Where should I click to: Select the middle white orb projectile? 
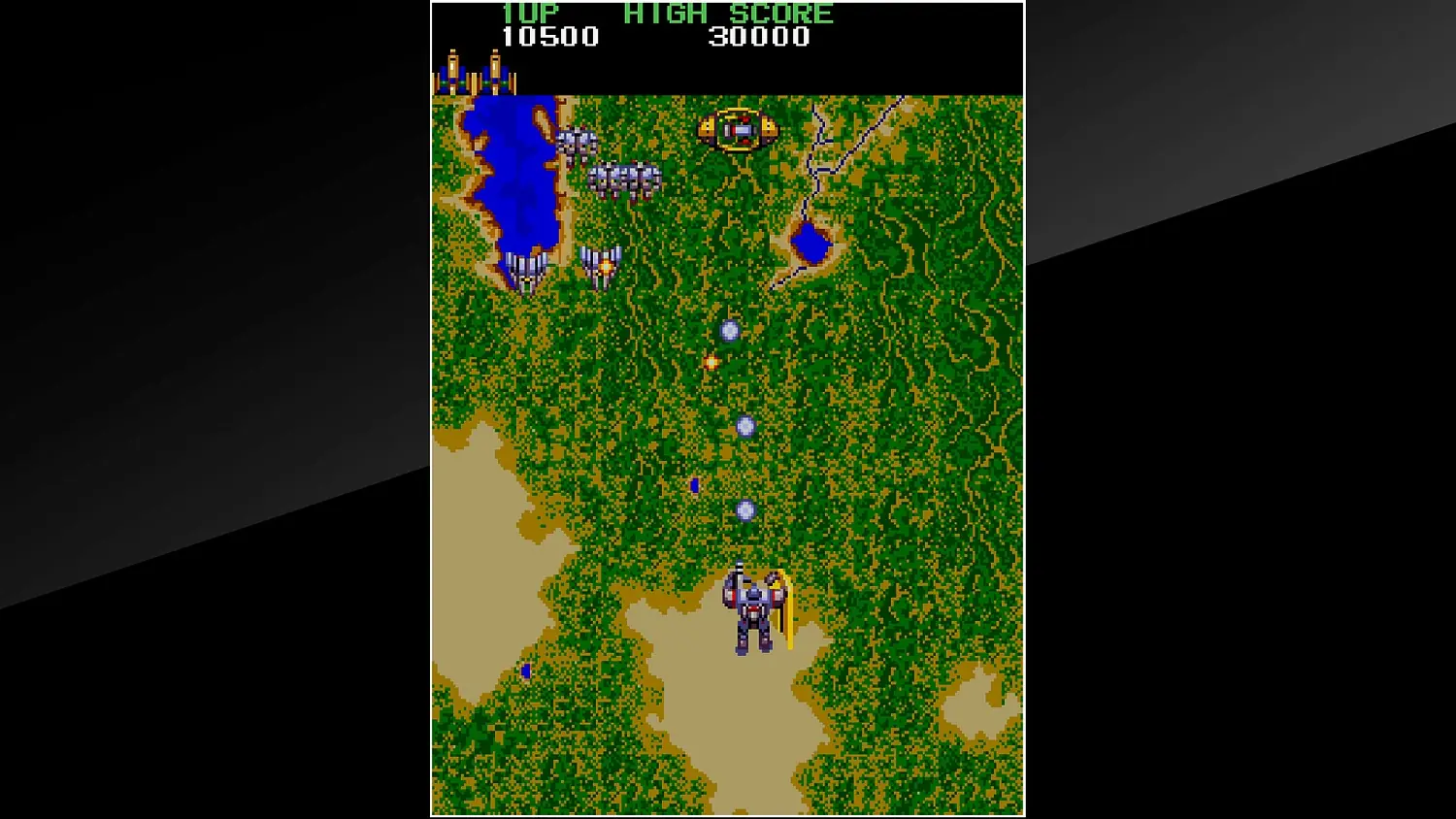745,425
